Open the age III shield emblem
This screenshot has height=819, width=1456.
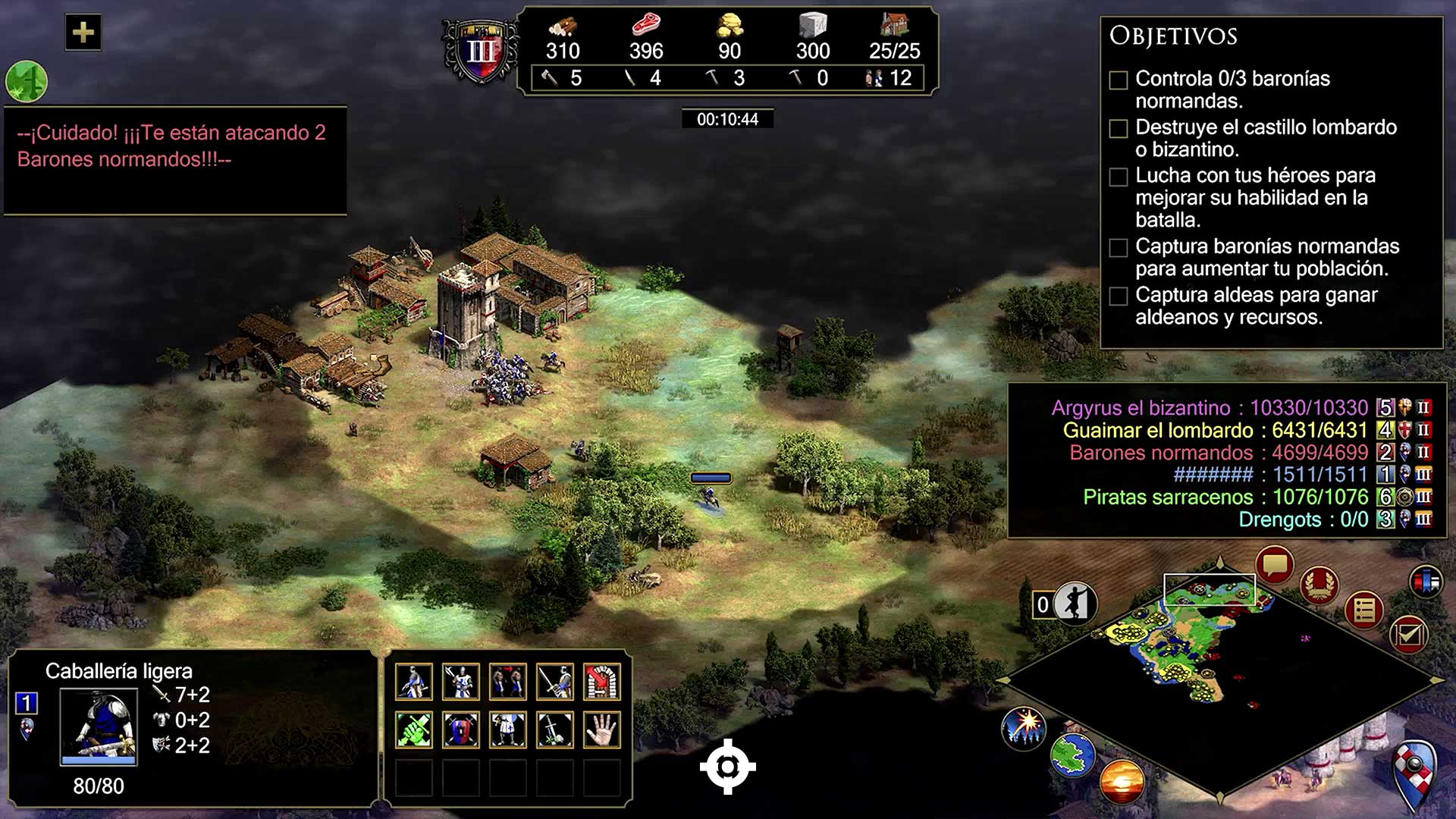pos(481,52)
